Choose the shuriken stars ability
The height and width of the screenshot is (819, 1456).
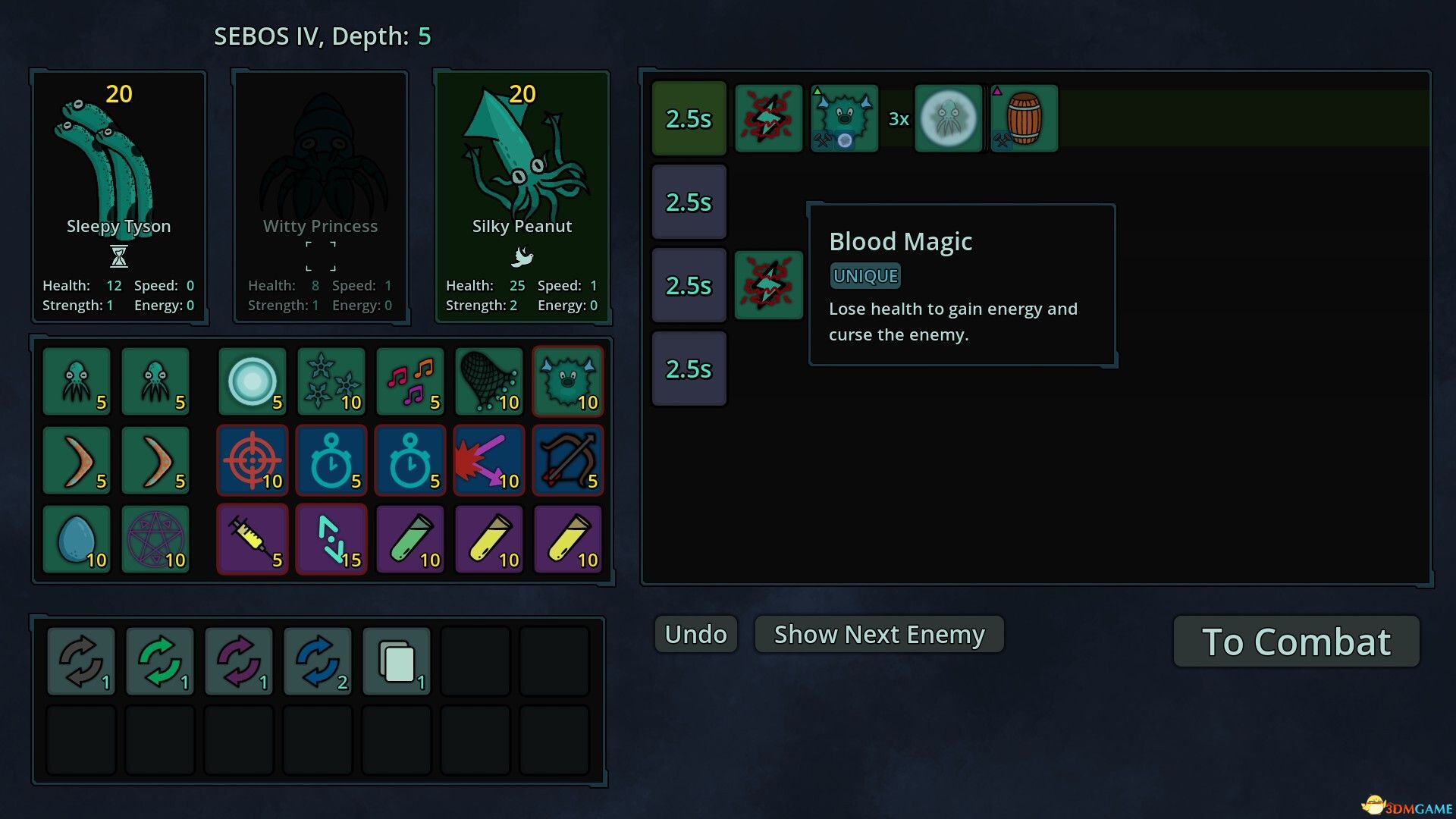(331, 381)
